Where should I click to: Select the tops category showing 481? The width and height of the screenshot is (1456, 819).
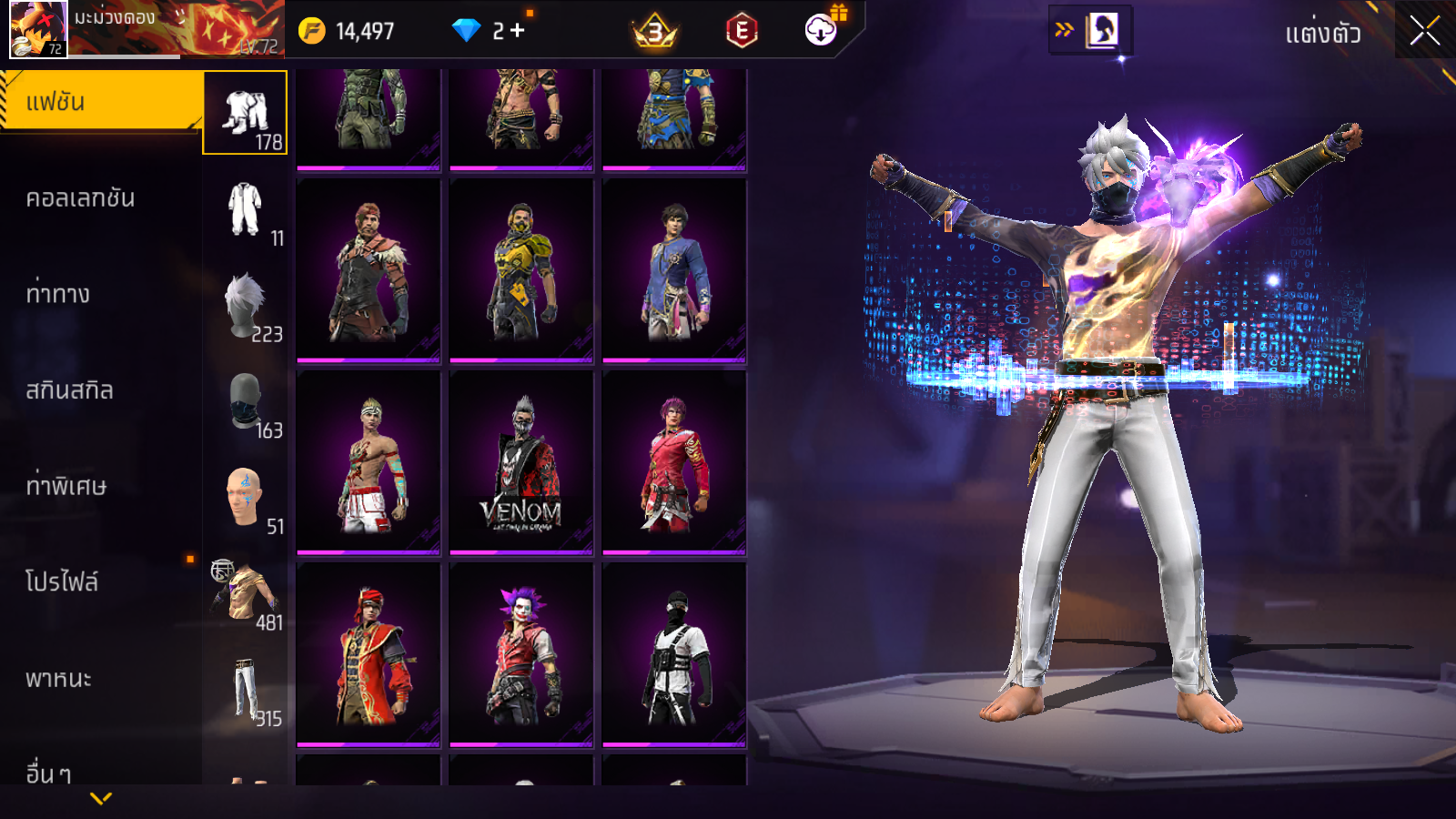click(246, 595)
